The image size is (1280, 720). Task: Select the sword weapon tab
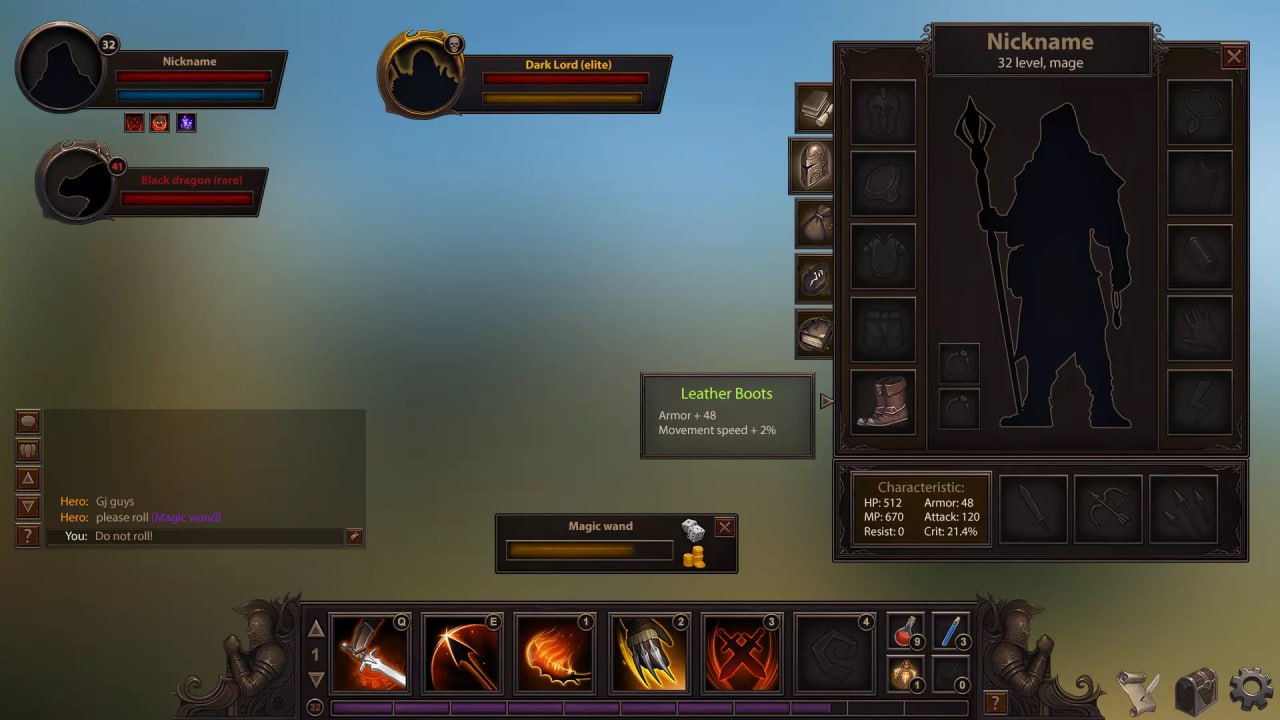point(1032,508)
